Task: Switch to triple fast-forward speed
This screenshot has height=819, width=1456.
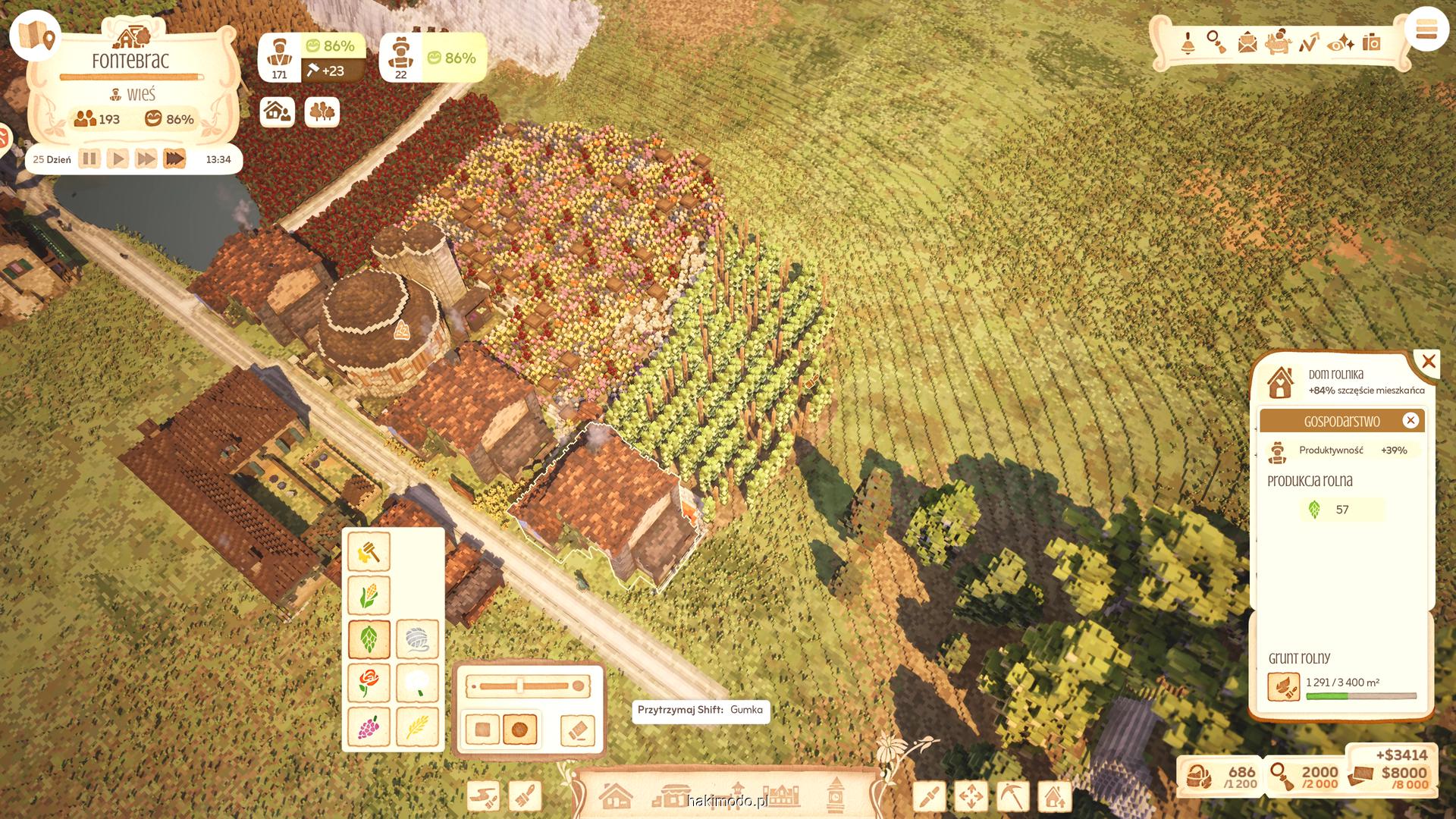Action: click(x=174, y=159)
